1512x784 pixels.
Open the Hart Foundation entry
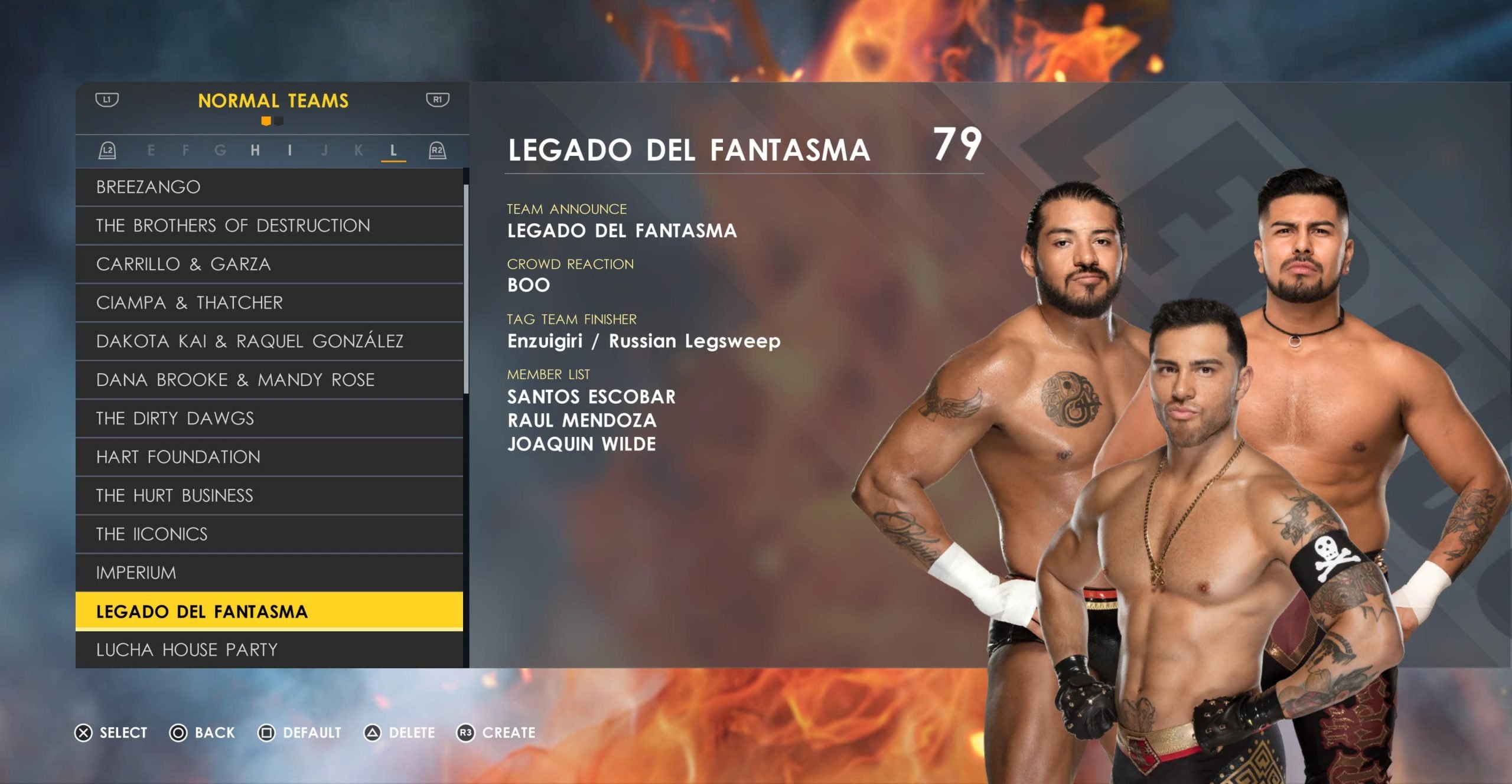[x=269, y=457]
